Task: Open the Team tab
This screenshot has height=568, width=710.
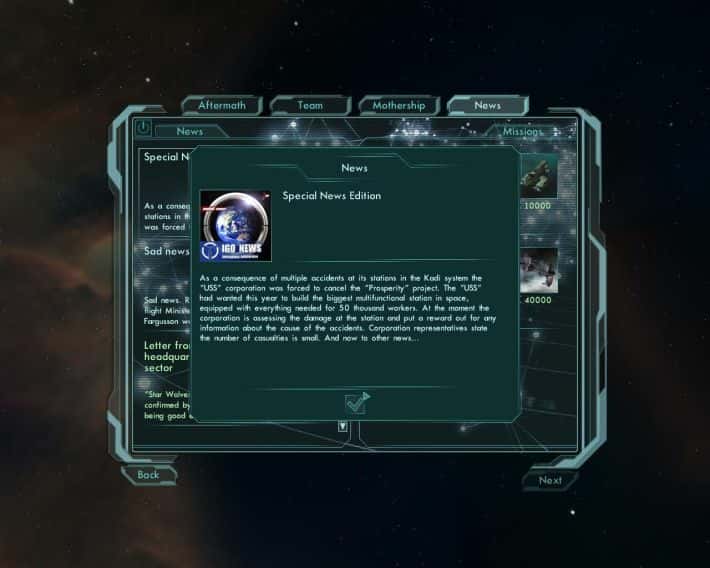Action: [310, 105]
